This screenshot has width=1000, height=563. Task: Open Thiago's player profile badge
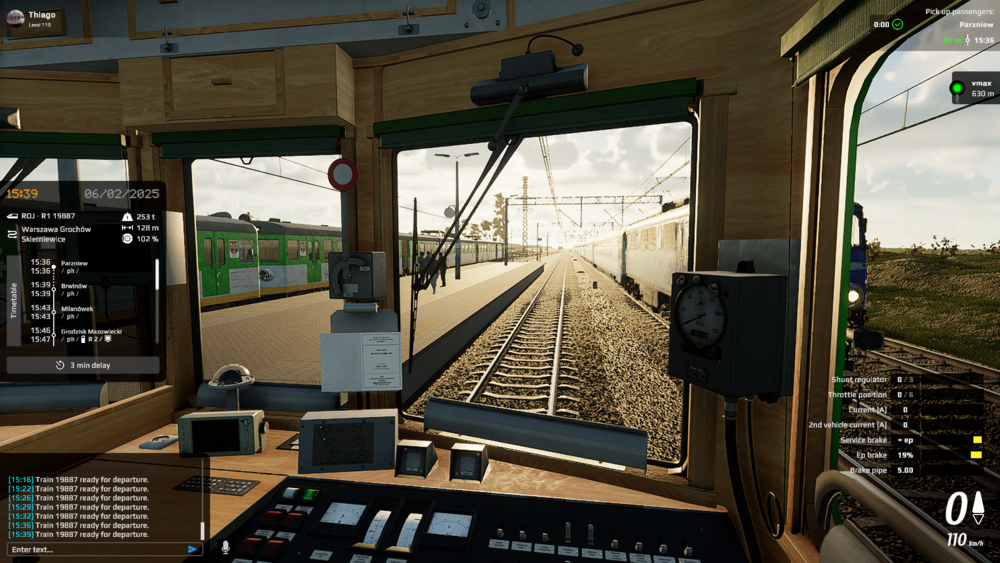click(x=37, y=20)
